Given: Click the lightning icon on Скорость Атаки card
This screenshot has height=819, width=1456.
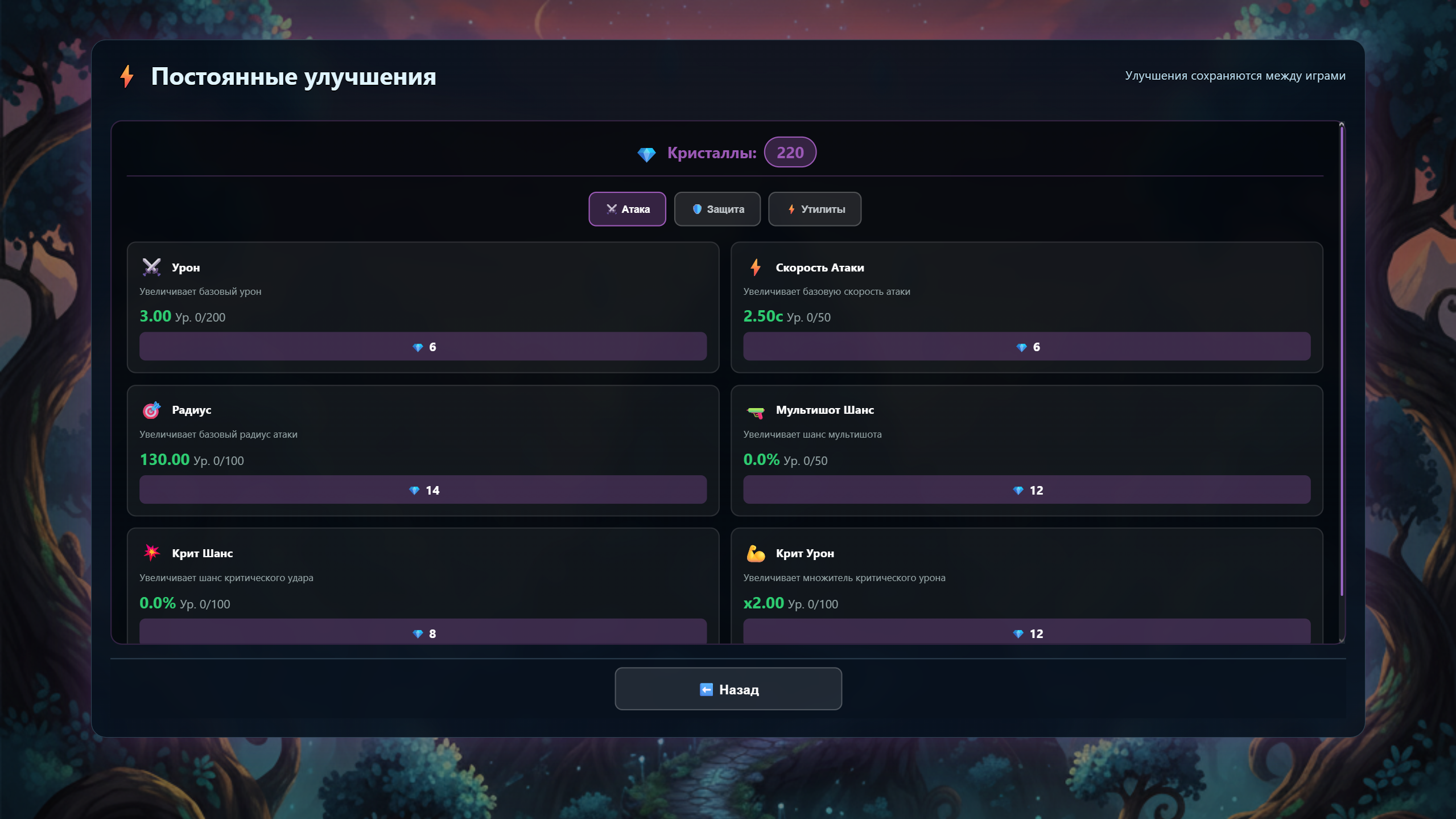Looking at the screenshot, I should click(755, 267).
